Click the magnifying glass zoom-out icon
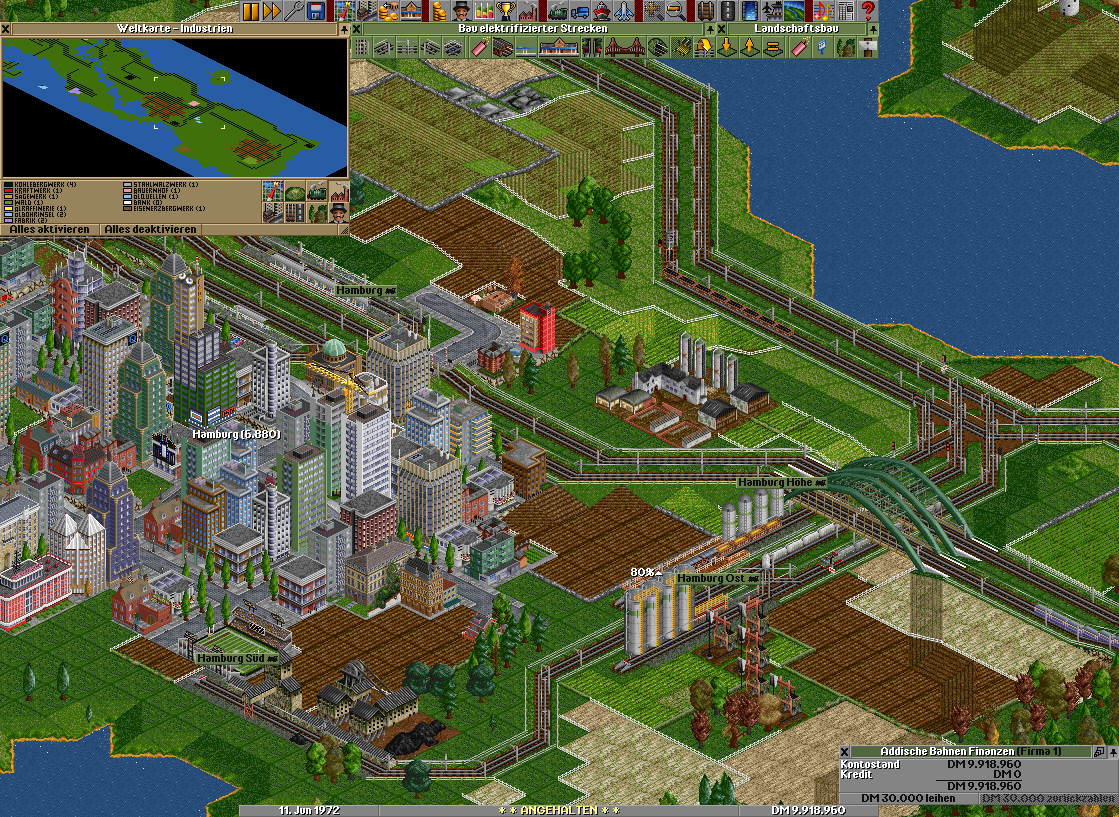 pyautogui.click(x=676, y=11)
